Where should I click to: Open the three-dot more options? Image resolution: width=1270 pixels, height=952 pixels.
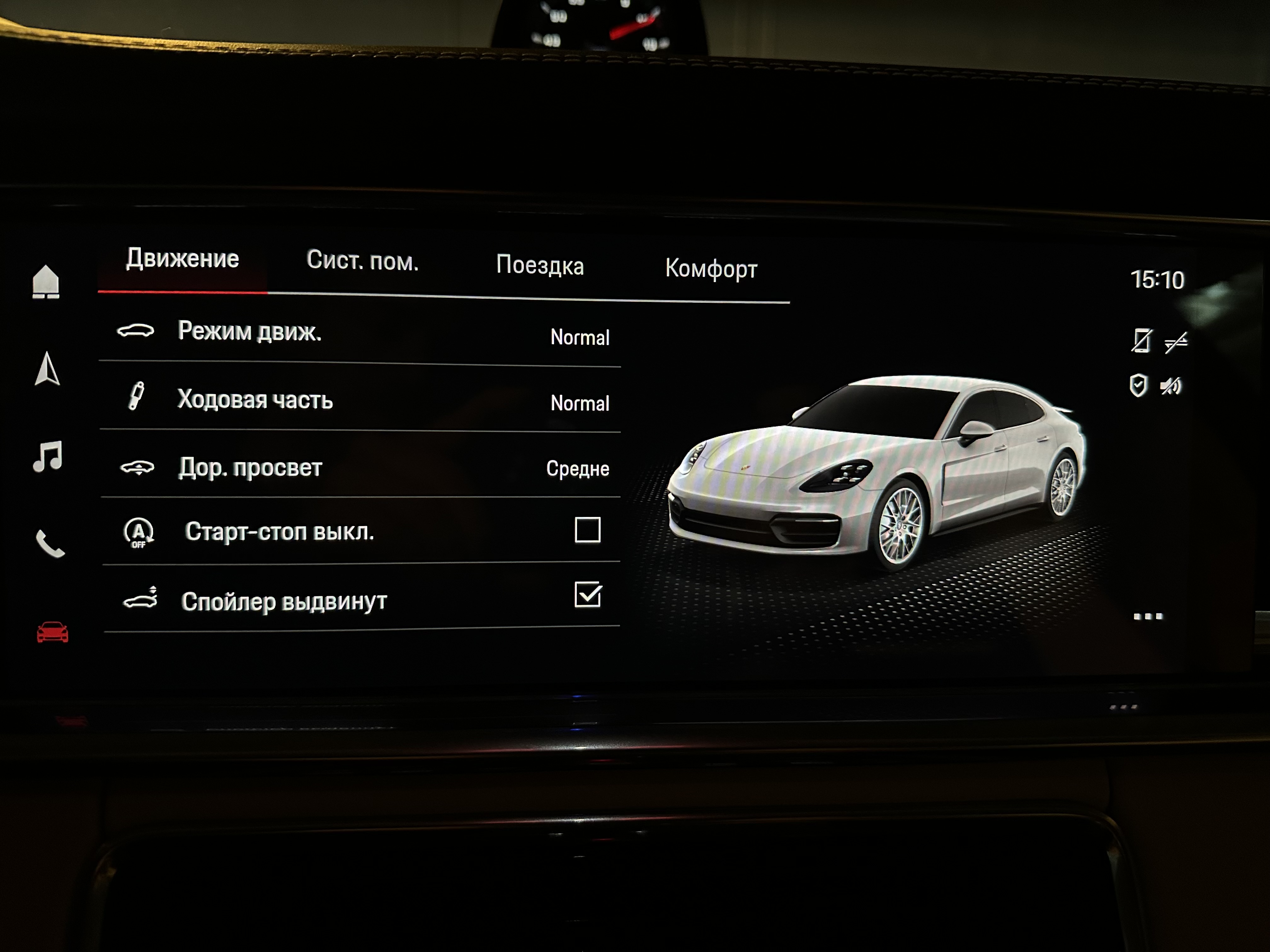(x=1148, y=616)
